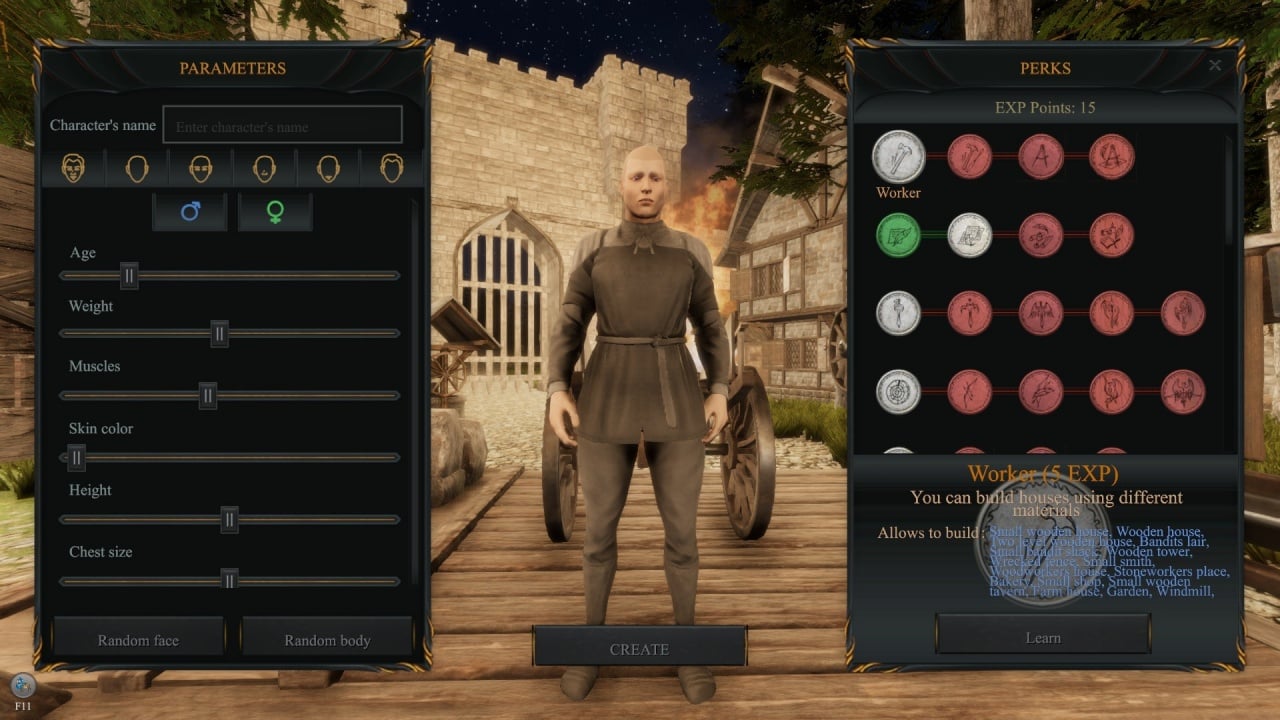Generate a Random body

click(327, 639)
